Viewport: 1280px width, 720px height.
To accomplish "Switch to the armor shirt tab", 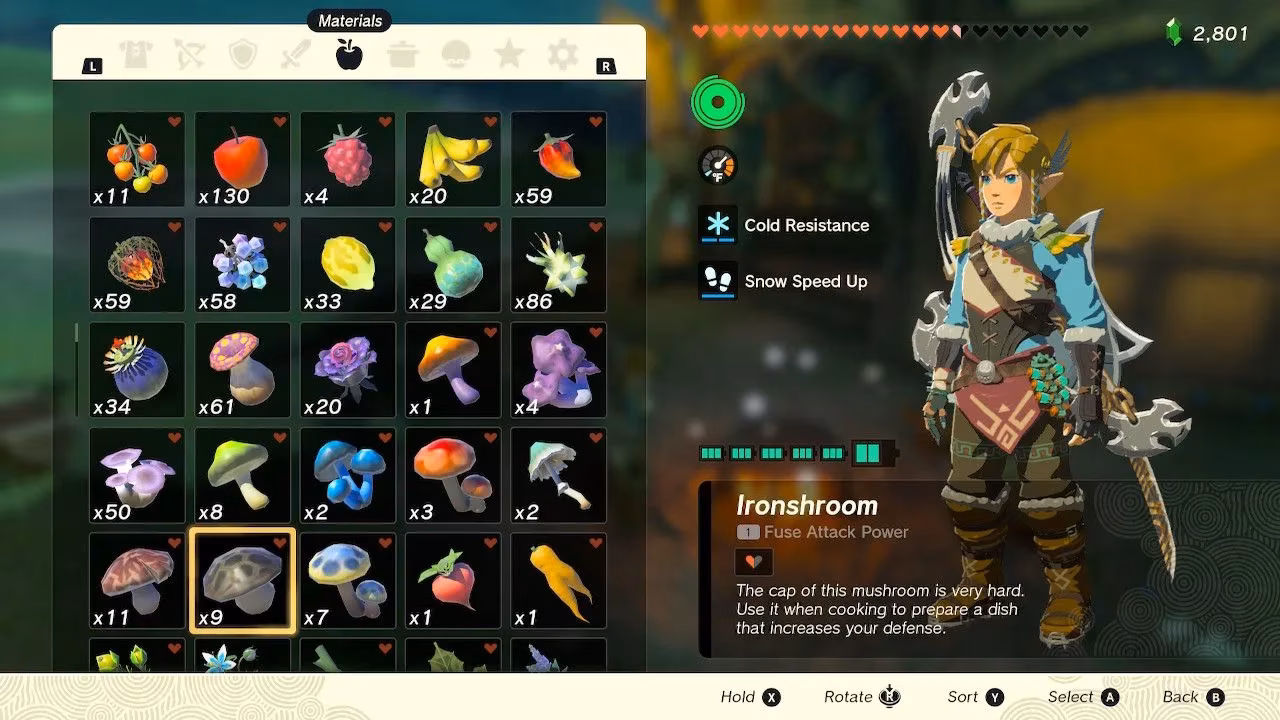I will [x=137, y=55].
